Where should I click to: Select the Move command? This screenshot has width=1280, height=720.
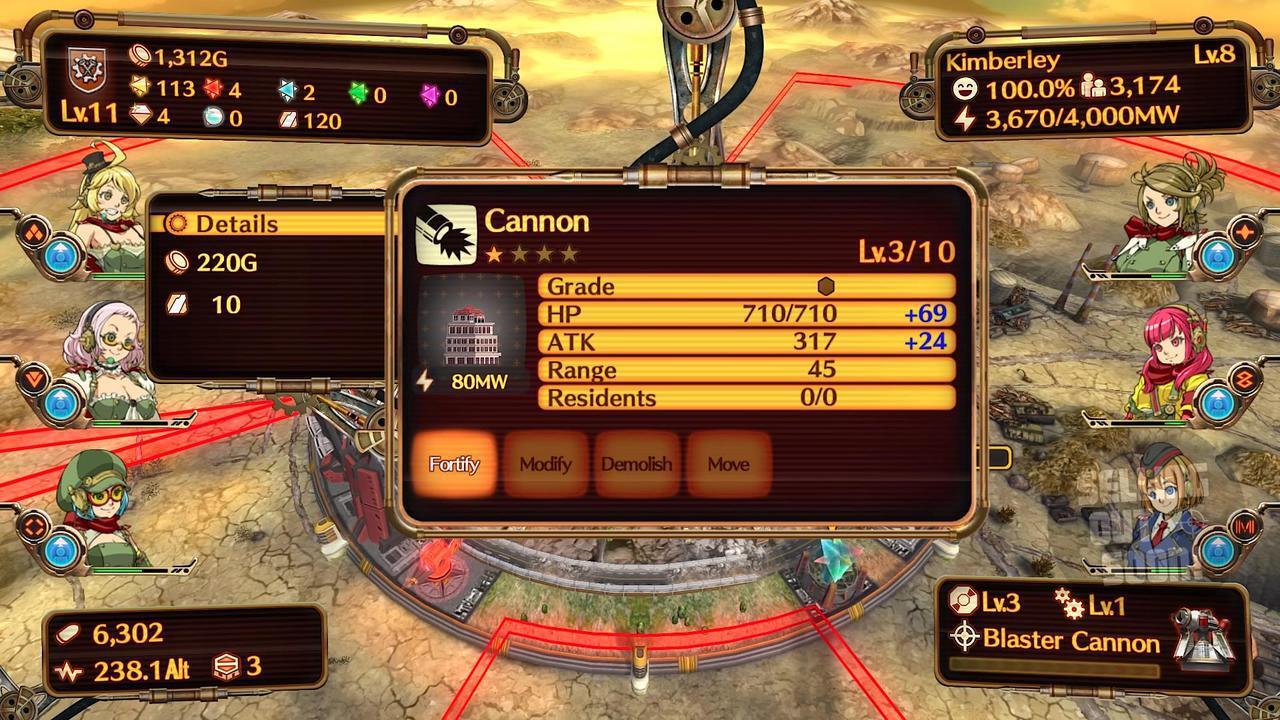pos(728,464)
